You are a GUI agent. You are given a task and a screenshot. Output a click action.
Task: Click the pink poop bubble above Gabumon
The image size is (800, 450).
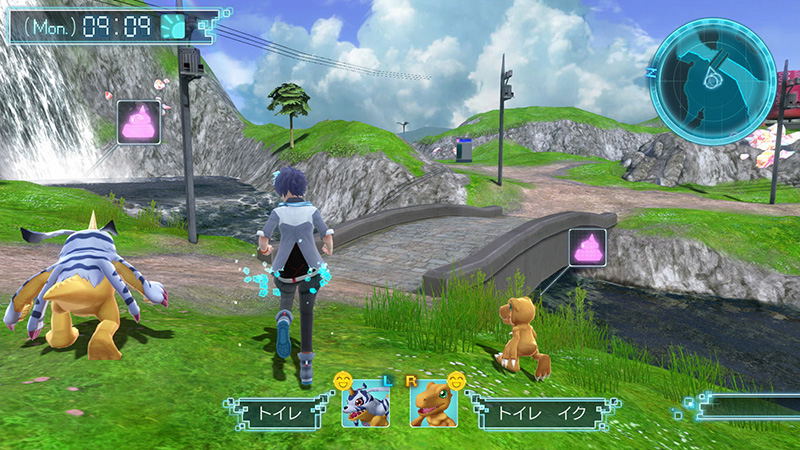tap(138, 121)
